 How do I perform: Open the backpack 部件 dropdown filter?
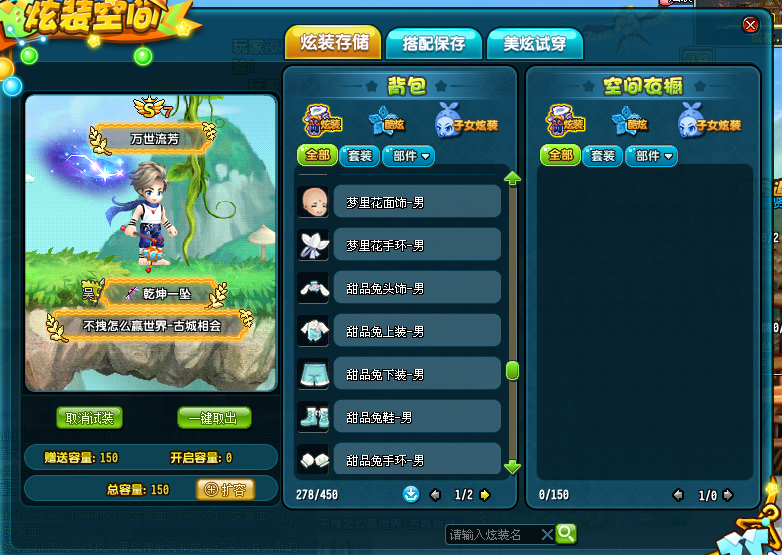[408, 156]
